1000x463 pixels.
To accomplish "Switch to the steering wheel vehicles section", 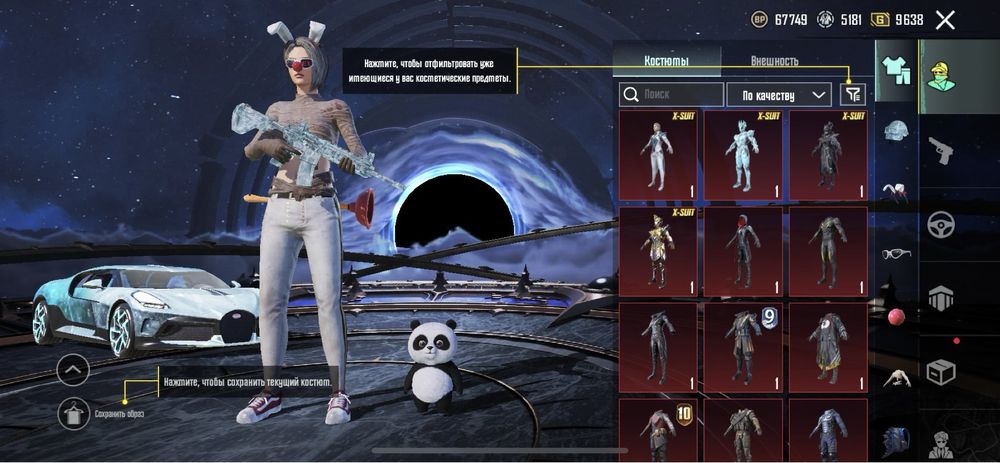I will [942, 224].
